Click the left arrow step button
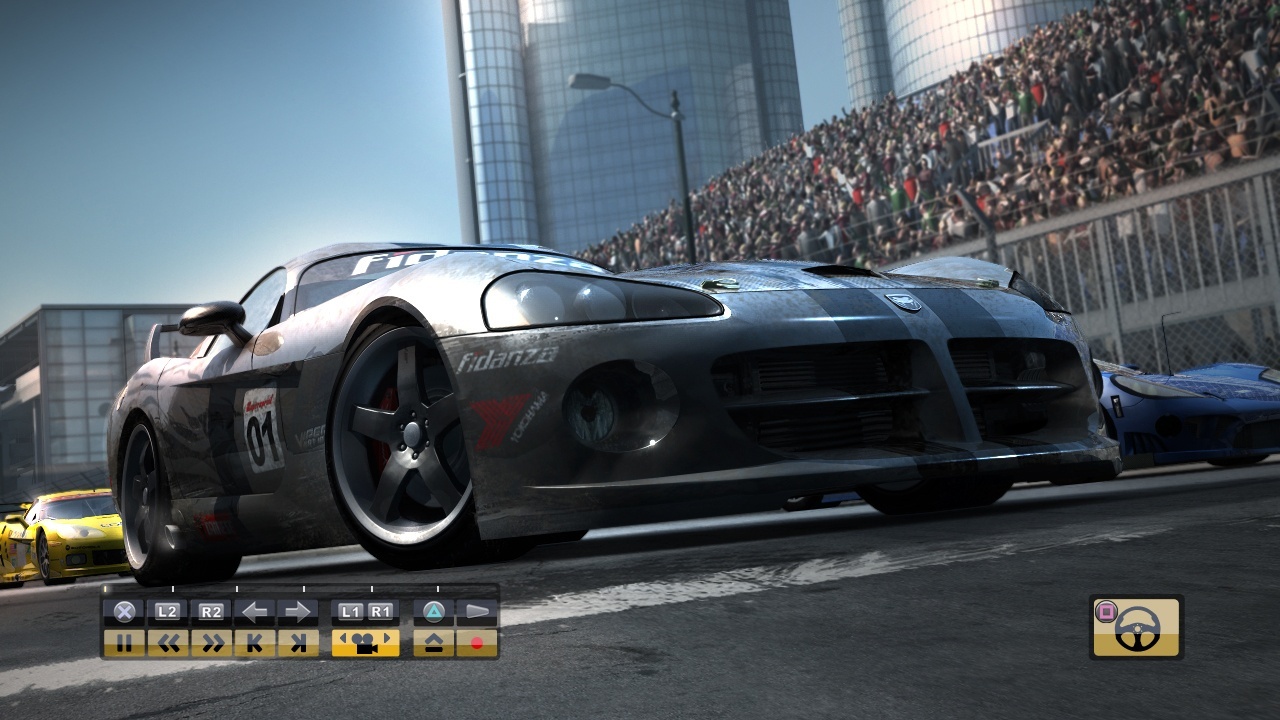 [256, 611]
